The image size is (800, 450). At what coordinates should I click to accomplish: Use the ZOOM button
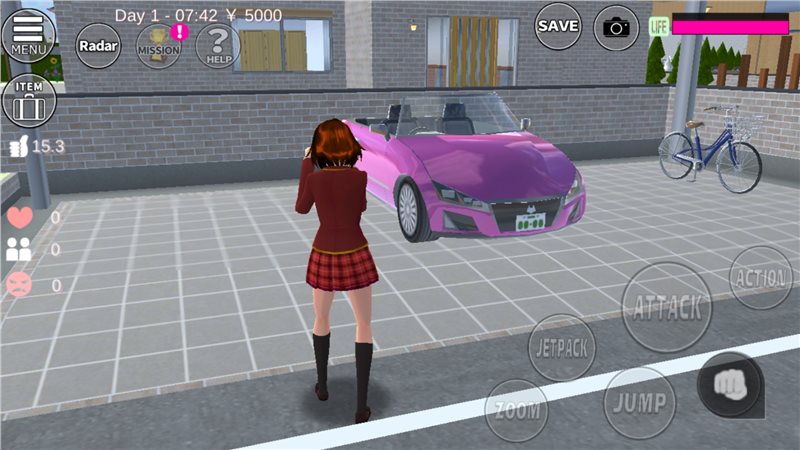(516, 409)
